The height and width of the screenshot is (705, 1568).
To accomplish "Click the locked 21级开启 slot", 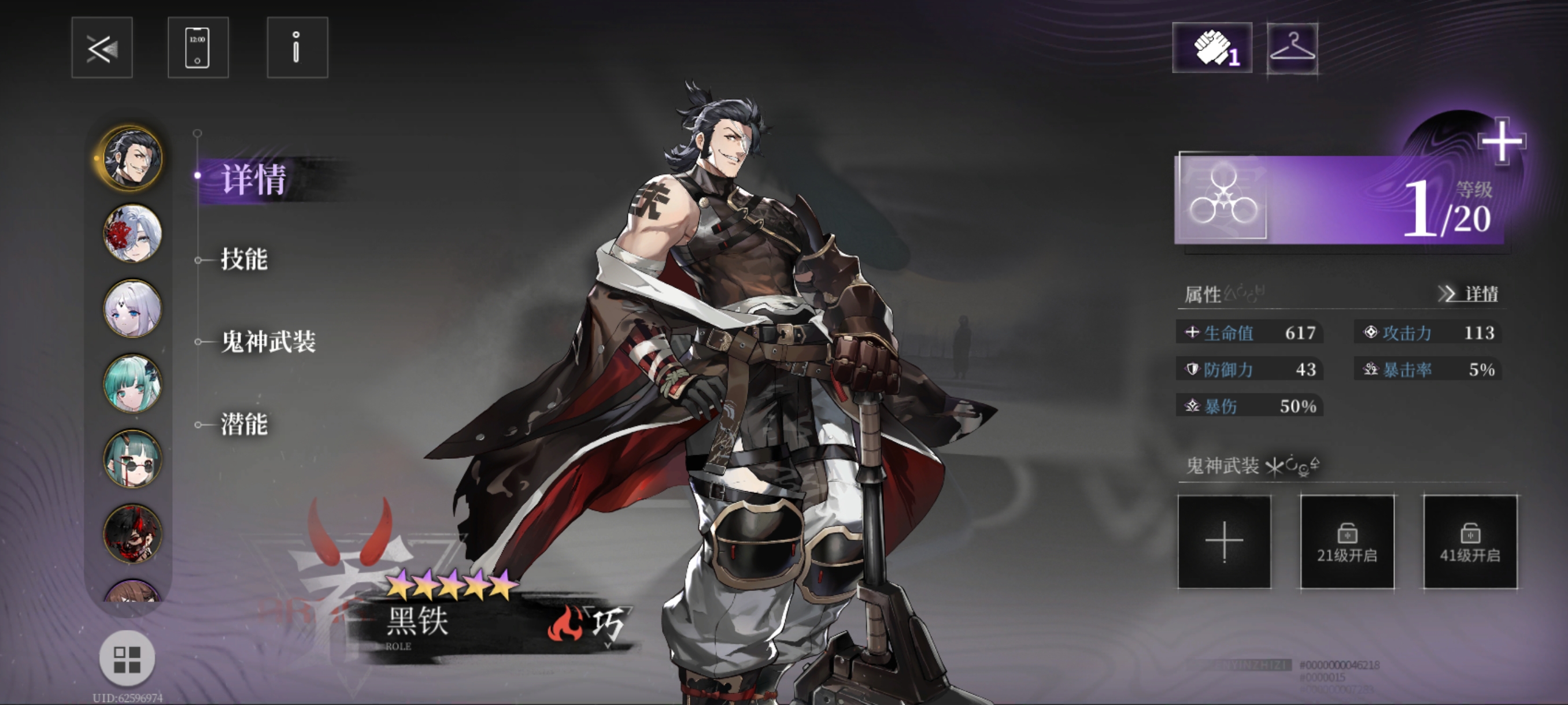I will (1347, 541).
